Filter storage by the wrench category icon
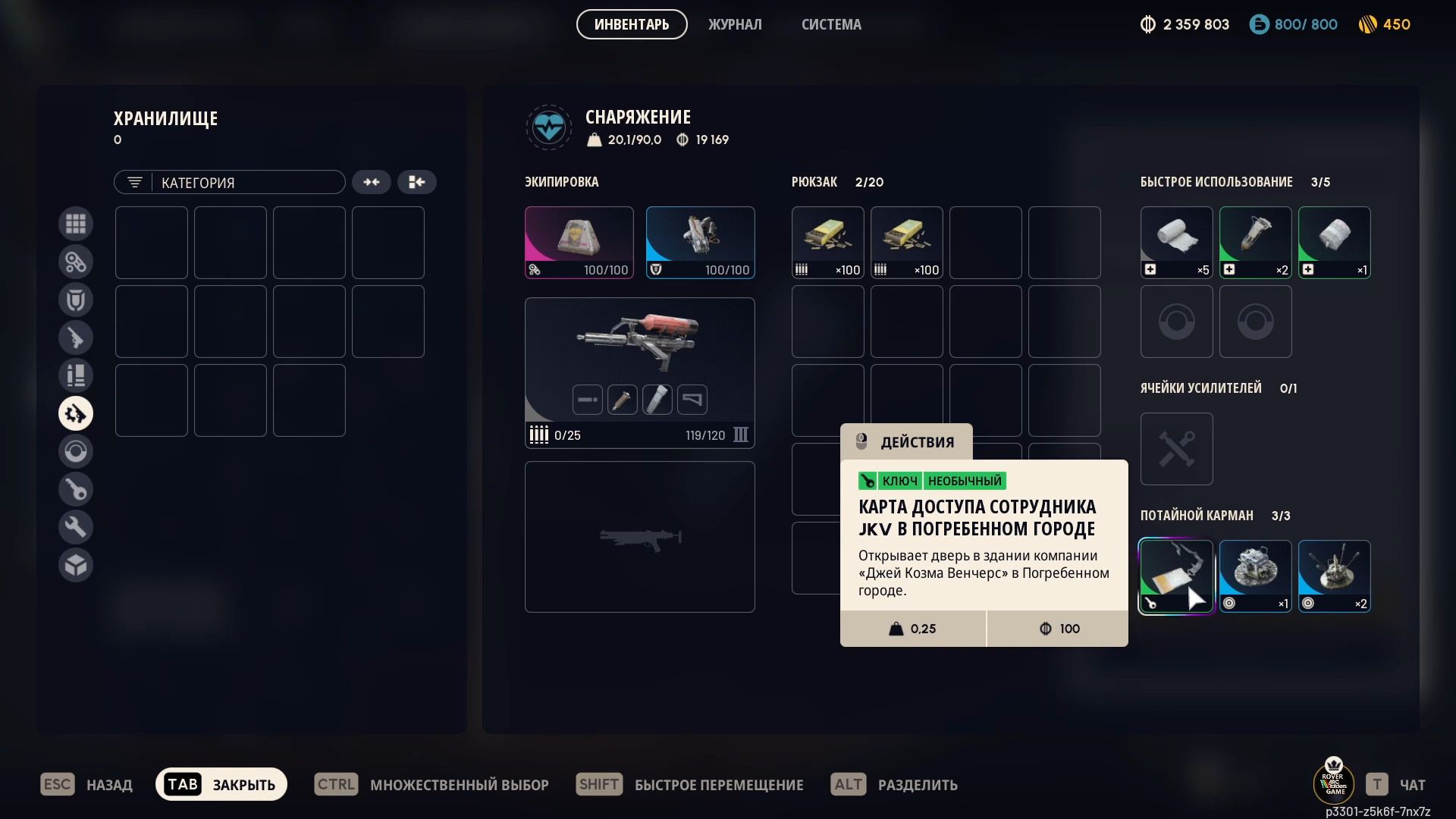Screen dimensions: 1456x819 pos(76,527)
